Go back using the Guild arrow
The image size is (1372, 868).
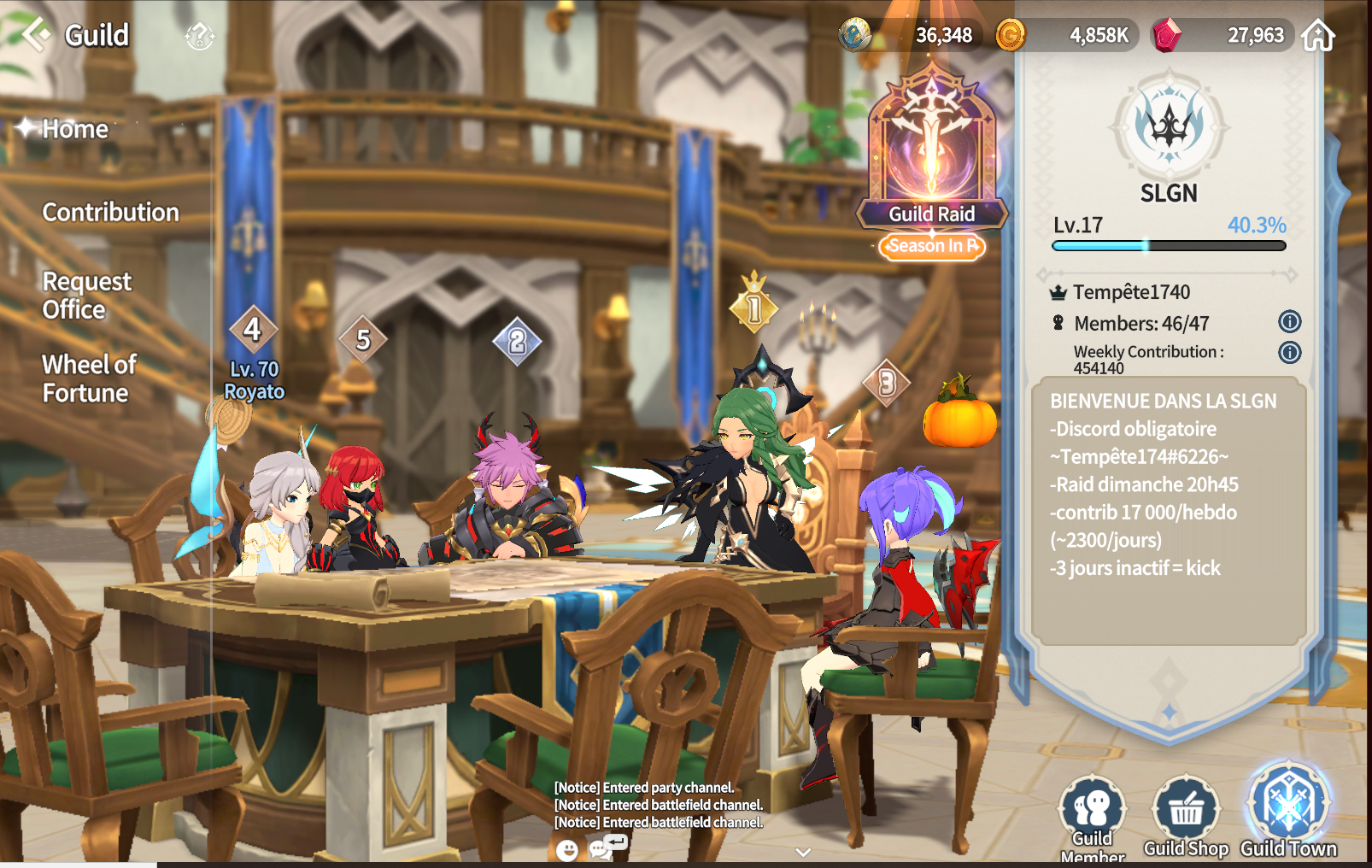pos(36,35)
